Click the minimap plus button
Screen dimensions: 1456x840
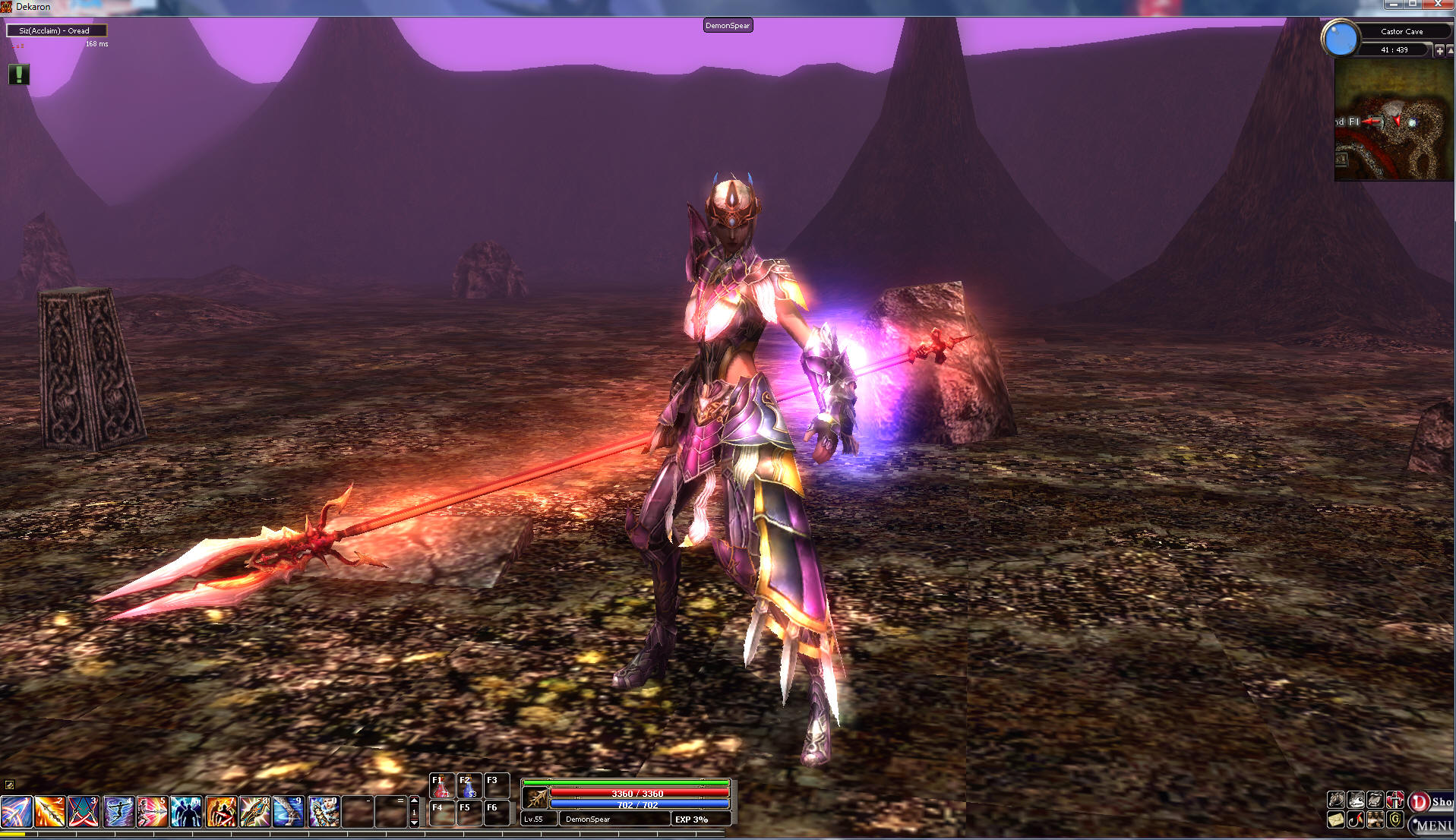click(1439, 50)
